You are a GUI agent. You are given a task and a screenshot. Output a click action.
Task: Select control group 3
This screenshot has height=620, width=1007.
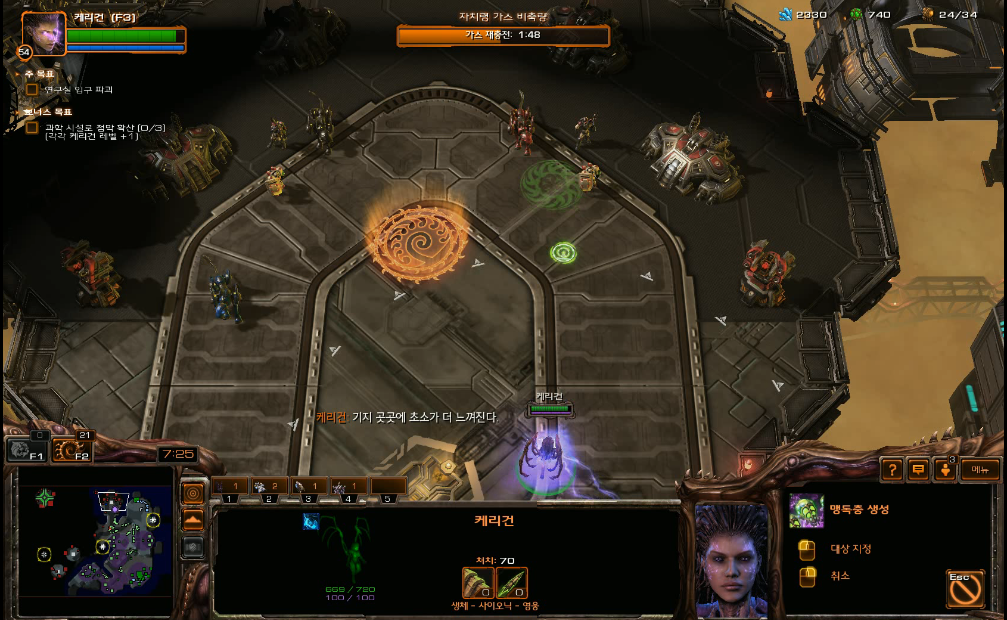(x=309, y=488)
